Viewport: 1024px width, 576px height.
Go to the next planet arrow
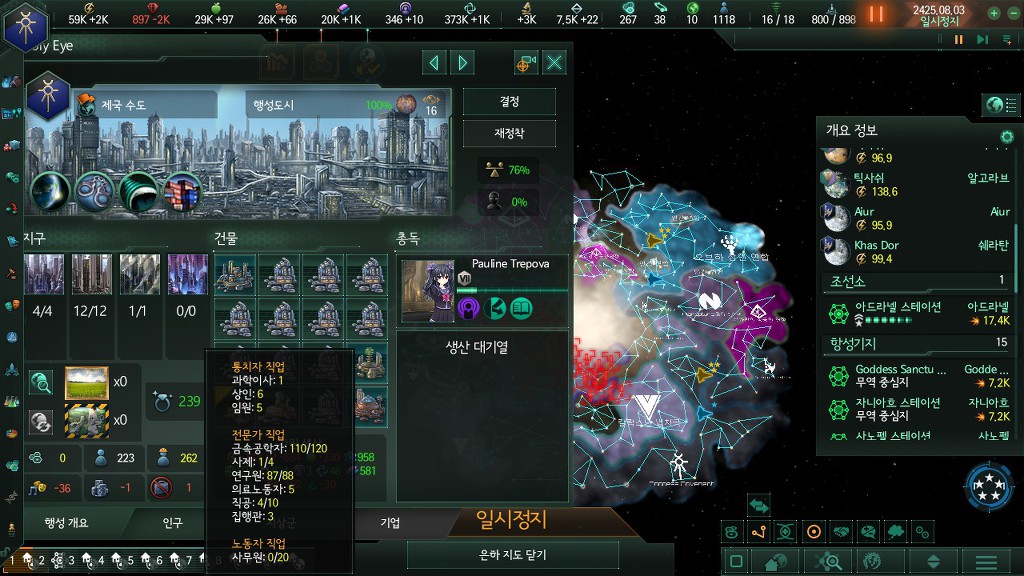coord(462,63)
